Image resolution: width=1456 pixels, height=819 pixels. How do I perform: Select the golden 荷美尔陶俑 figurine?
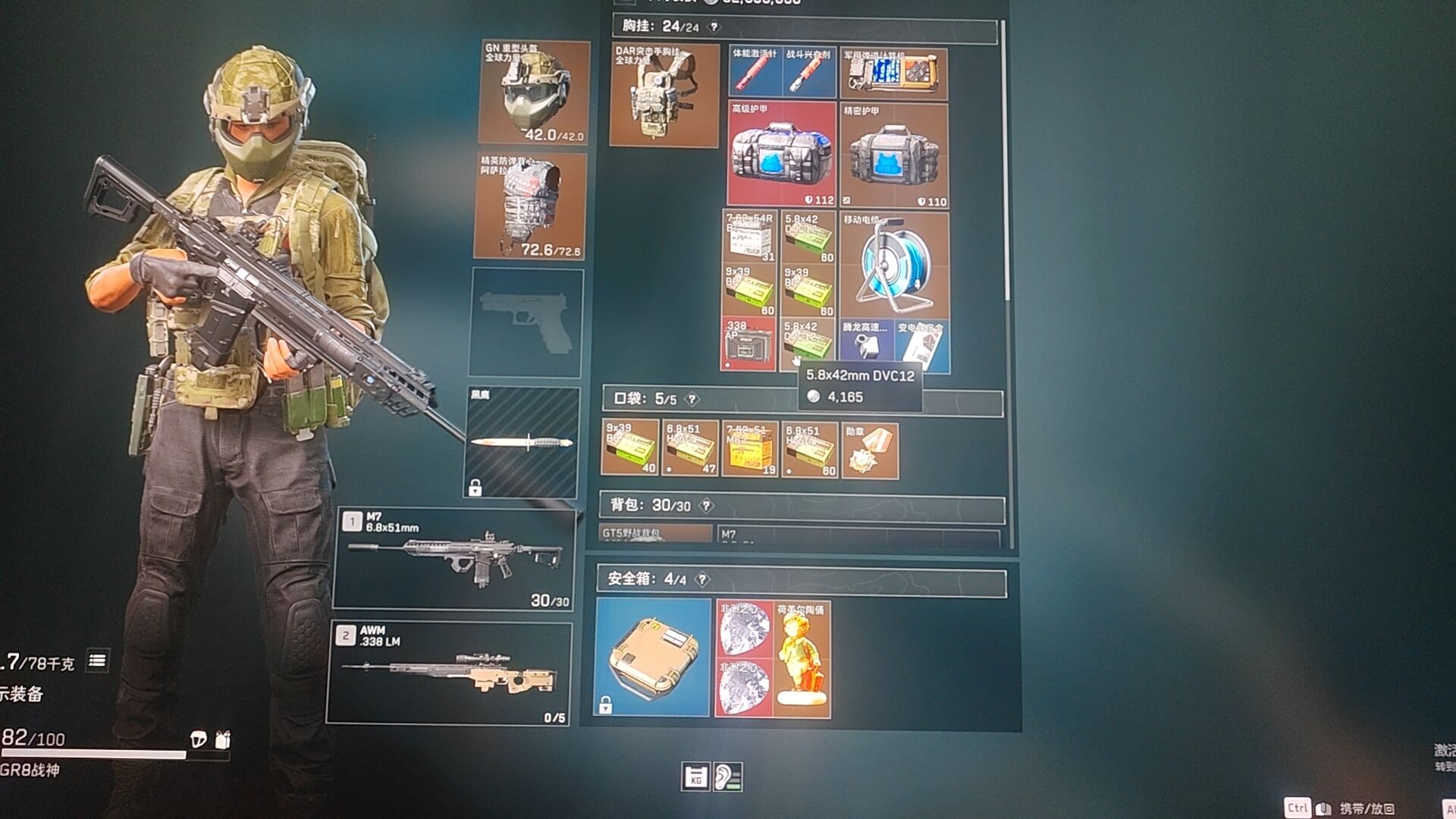(x=802, y=658)
